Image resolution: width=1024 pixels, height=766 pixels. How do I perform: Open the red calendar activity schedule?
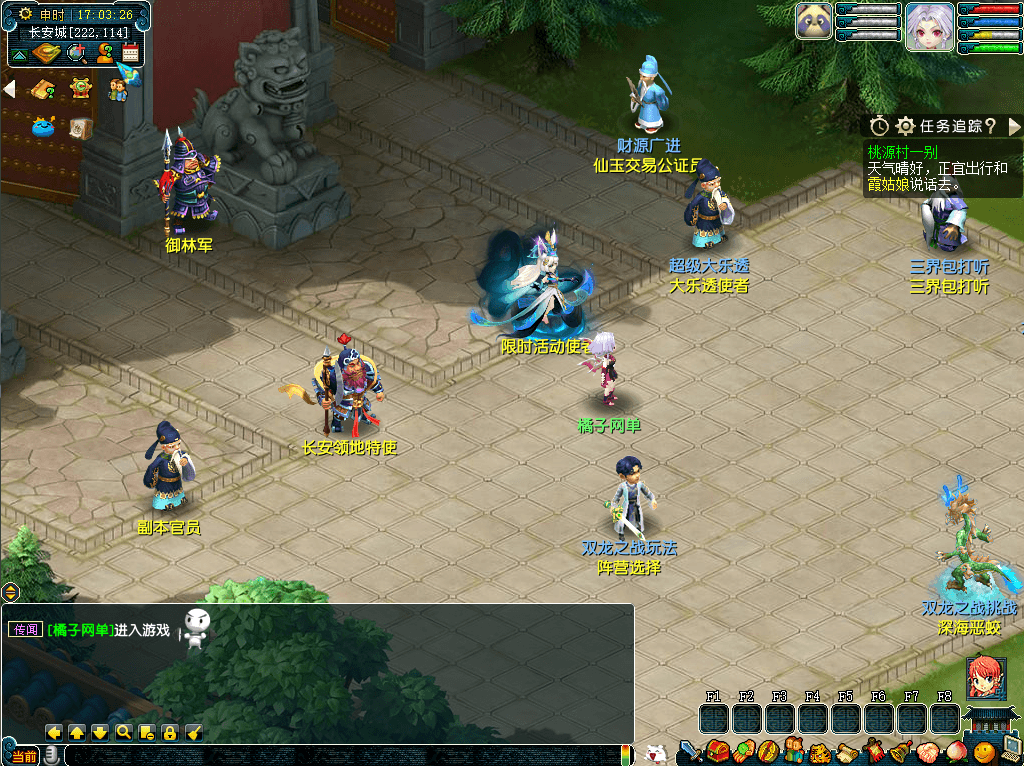pyautogui.click(x=131, y=53)
